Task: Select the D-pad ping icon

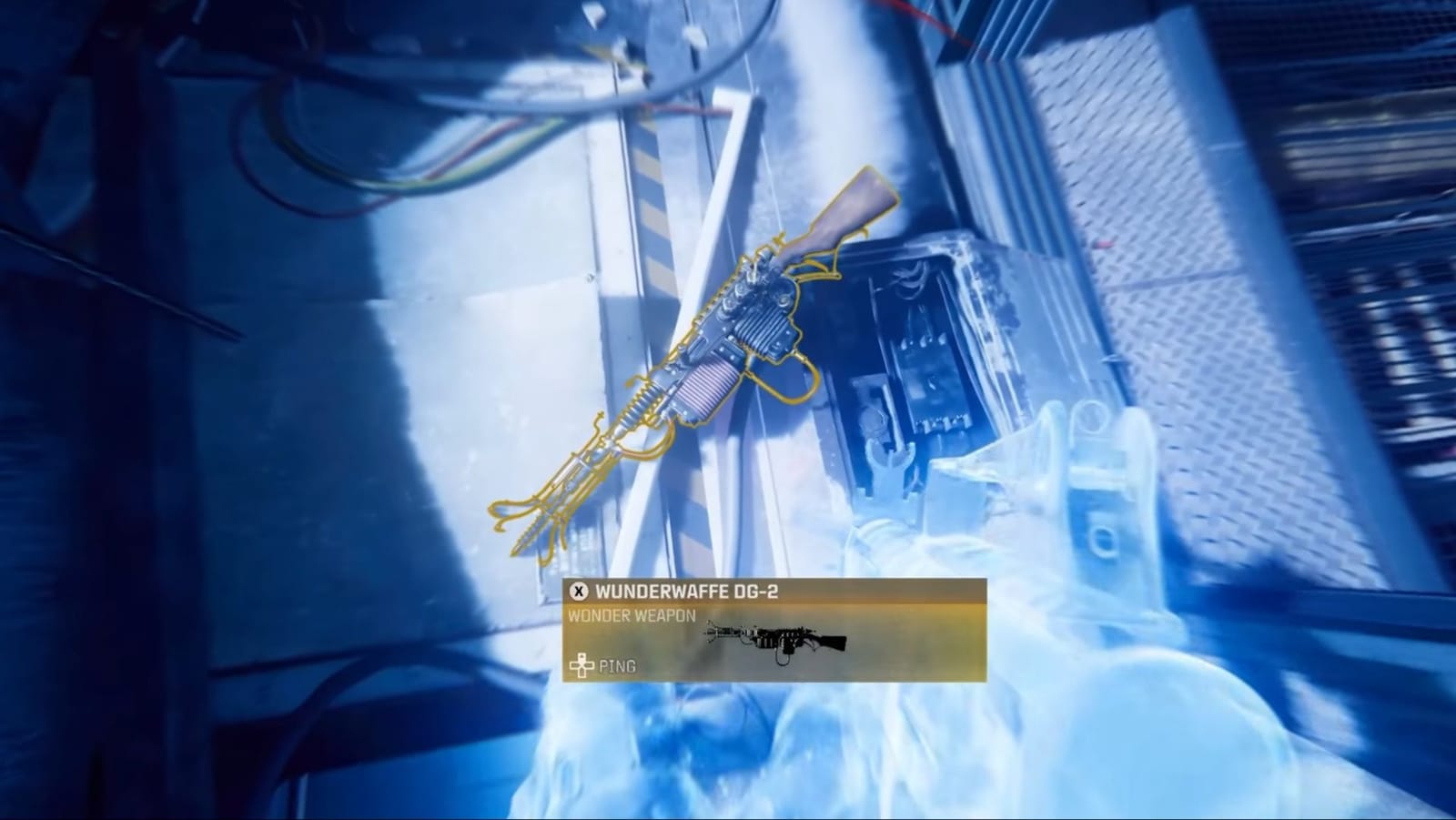Action: [583, 663]
